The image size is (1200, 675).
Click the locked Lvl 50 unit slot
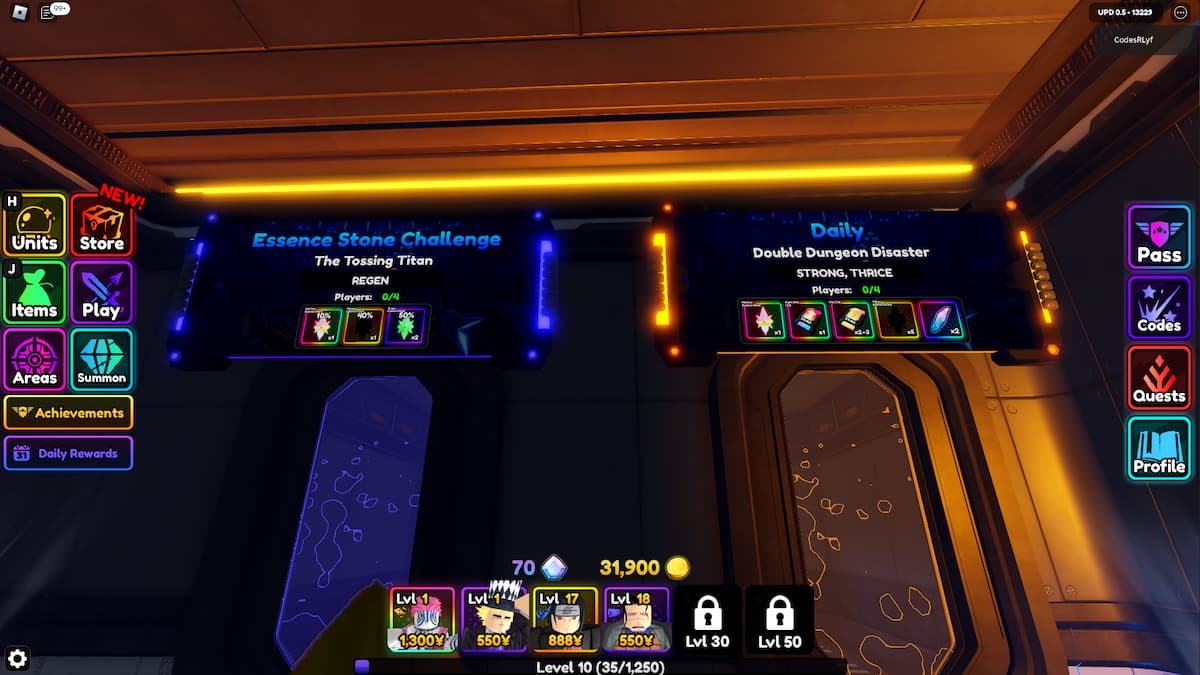click(x=779, y=619)
